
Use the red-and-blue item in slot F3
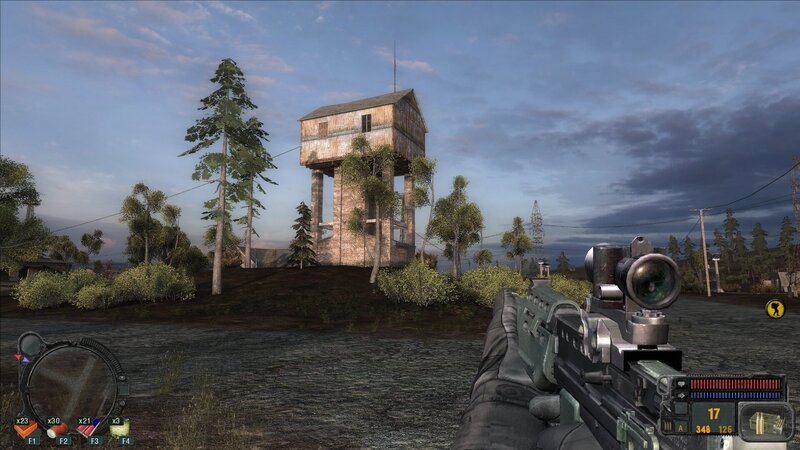89,429
